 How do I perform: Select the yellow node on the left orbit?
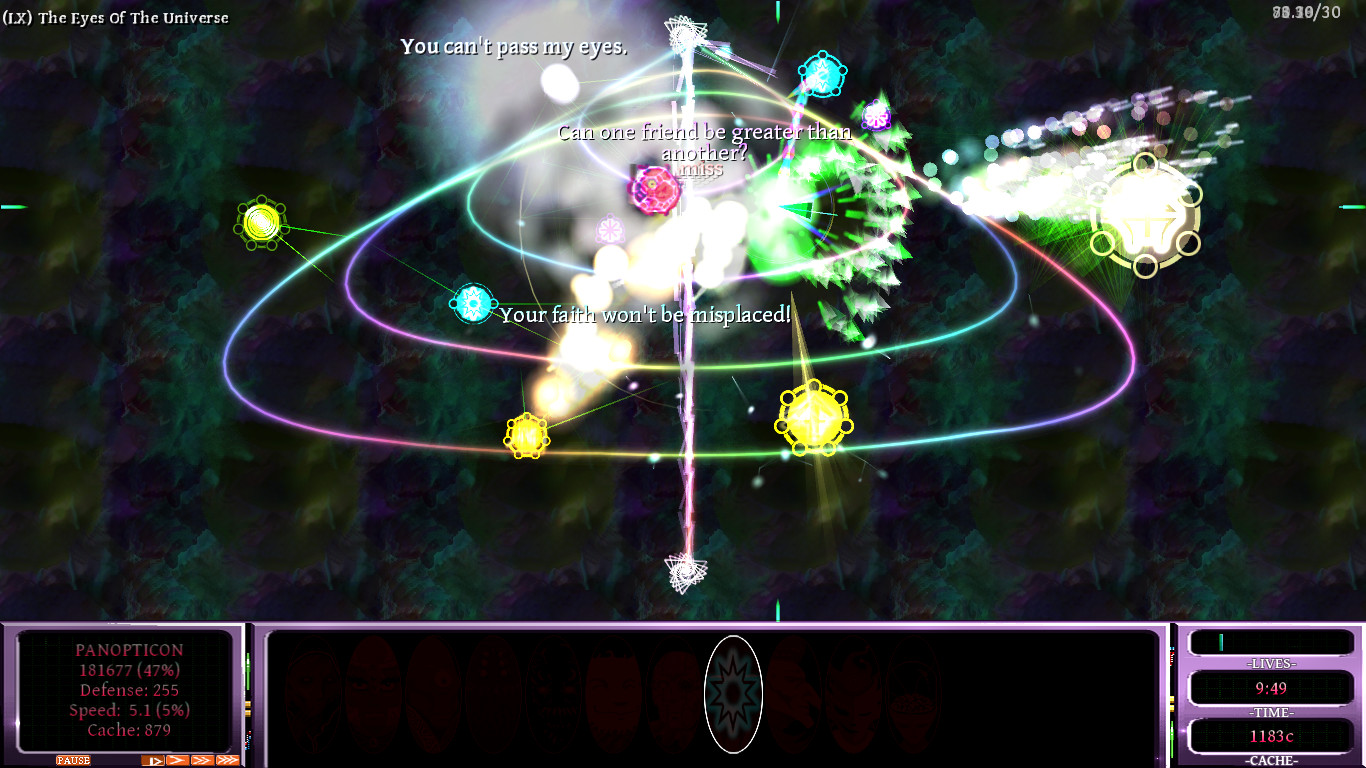260,222
